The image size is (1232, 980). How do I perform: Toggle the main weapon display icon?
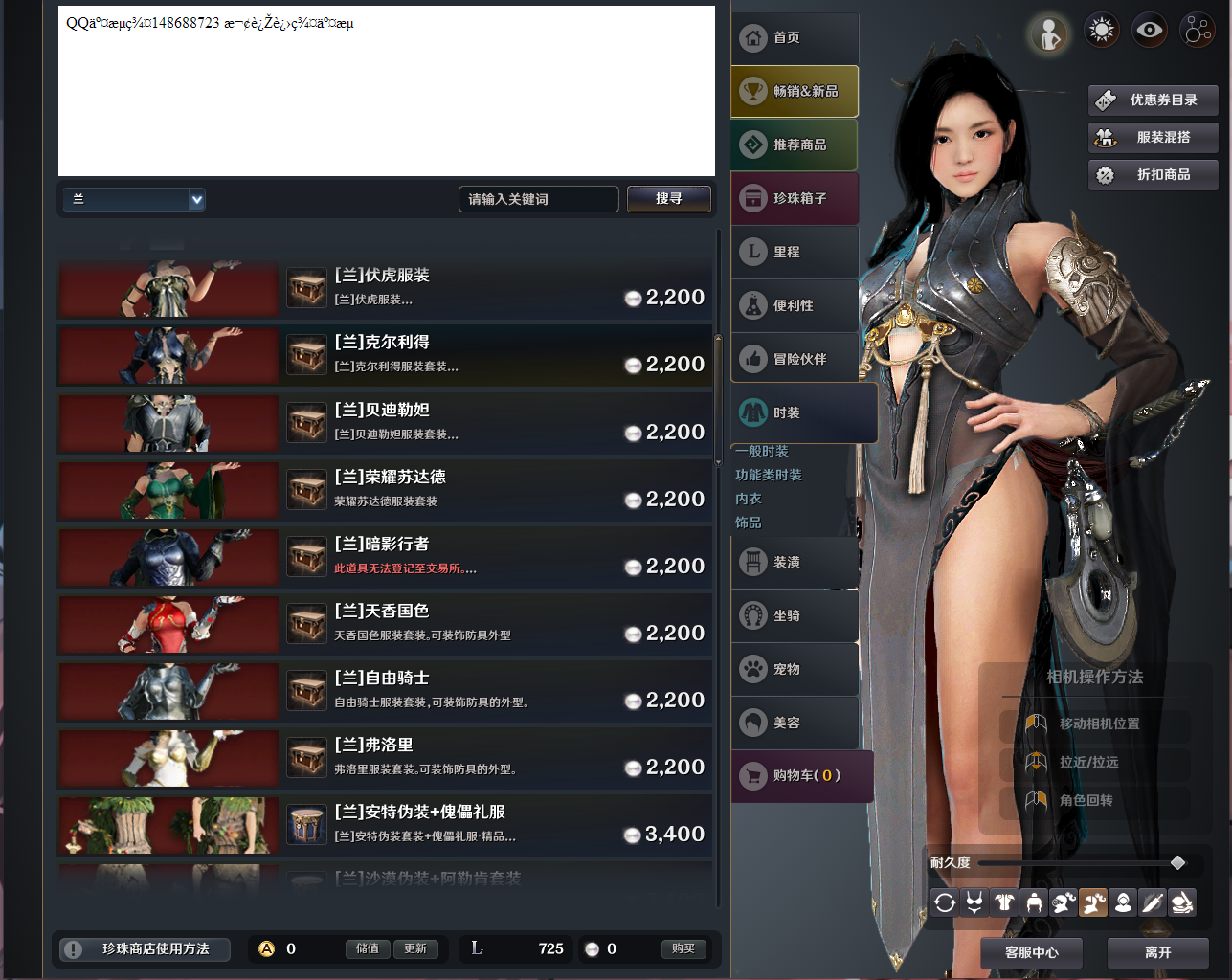[1153, 902]
